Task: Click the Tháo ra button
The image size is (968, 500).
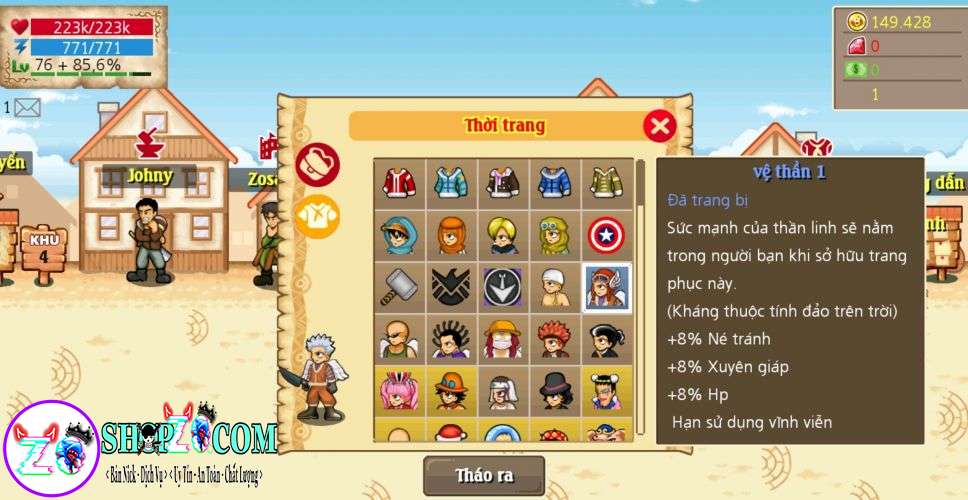Action: point(484,475)
